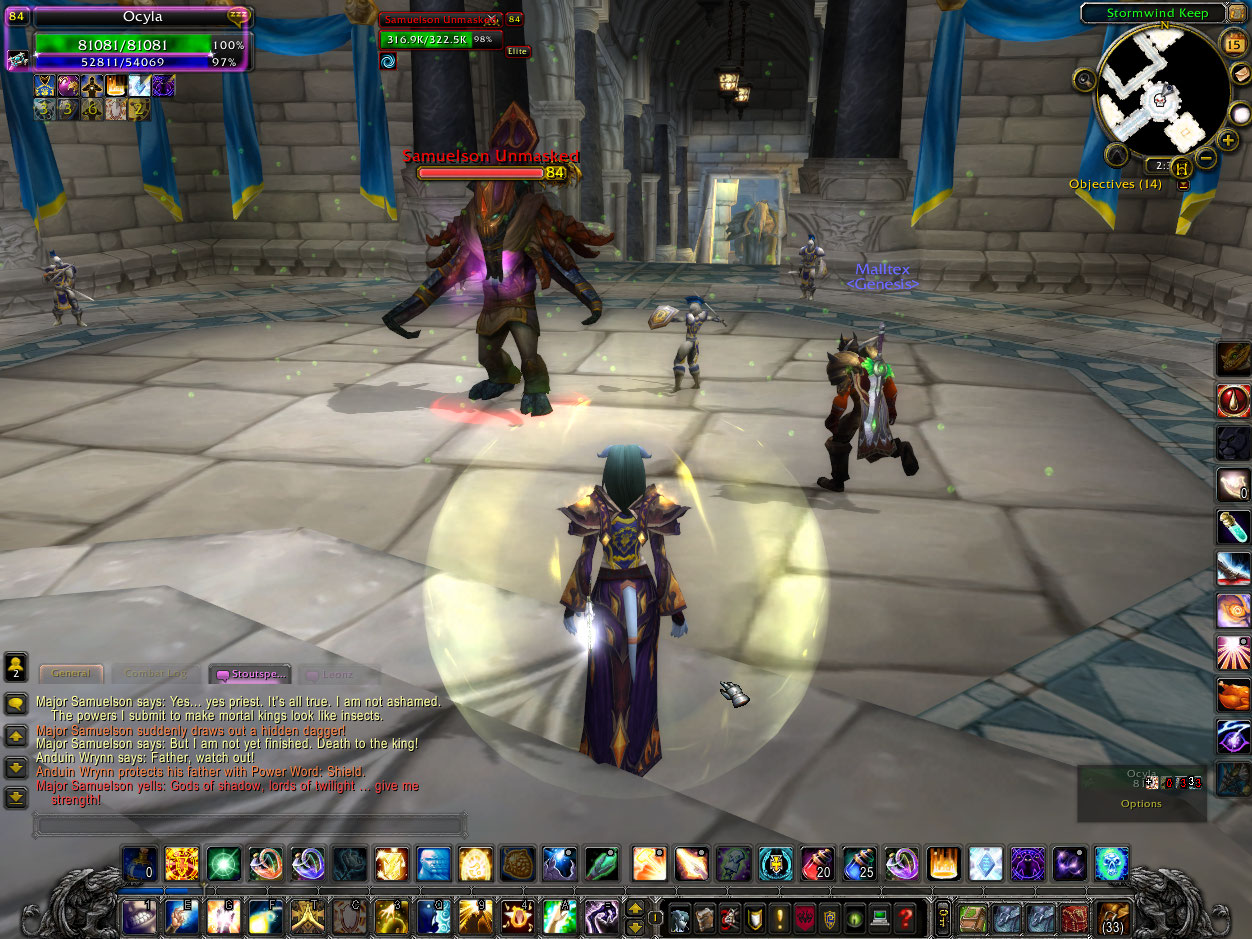Zoom out on the minimap
This screenshot has height=939, width=1252.
tap(1207, 158)
